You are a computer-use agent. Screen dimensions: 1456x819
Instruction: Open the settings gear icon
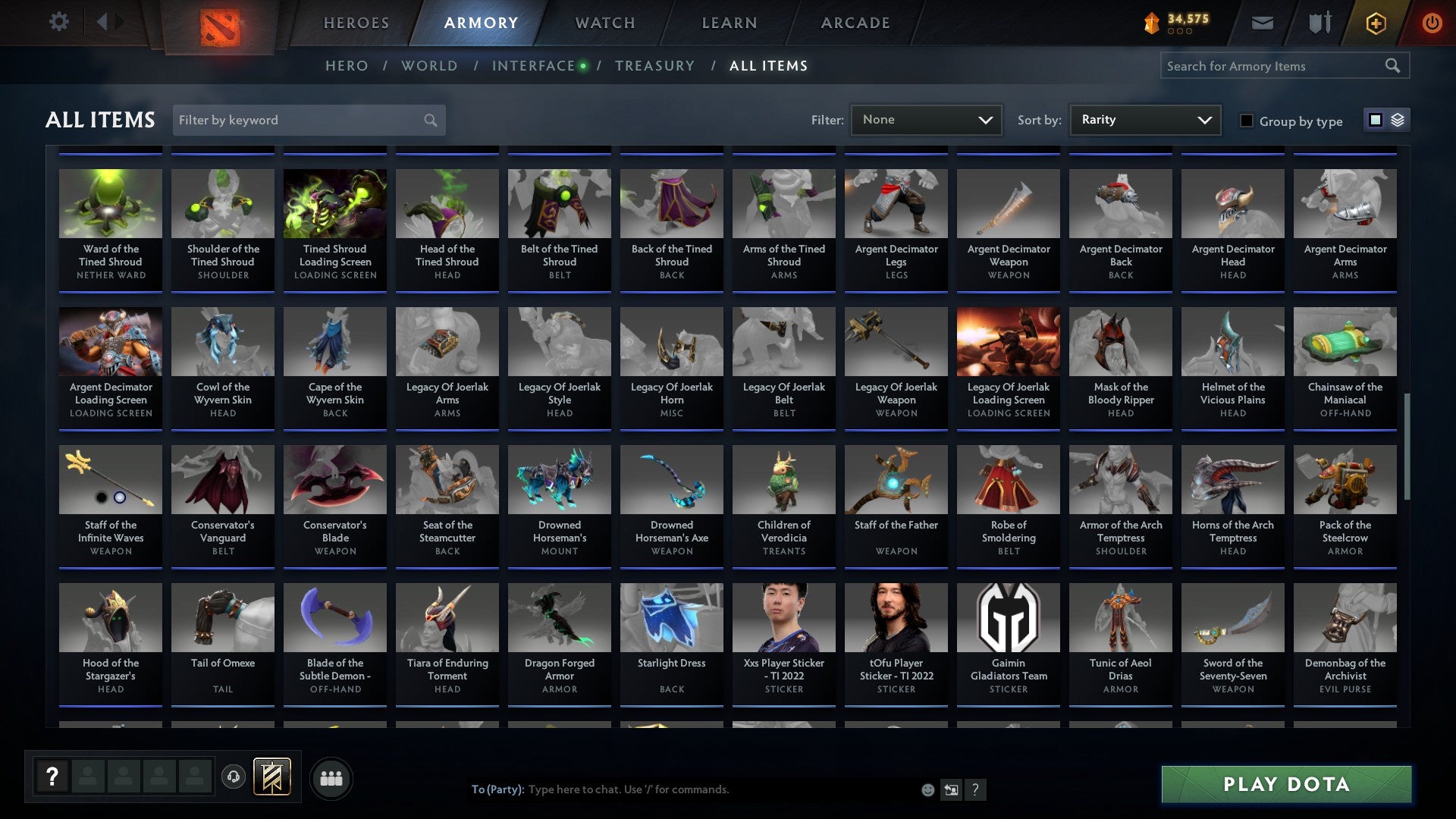tap(58, 22)
